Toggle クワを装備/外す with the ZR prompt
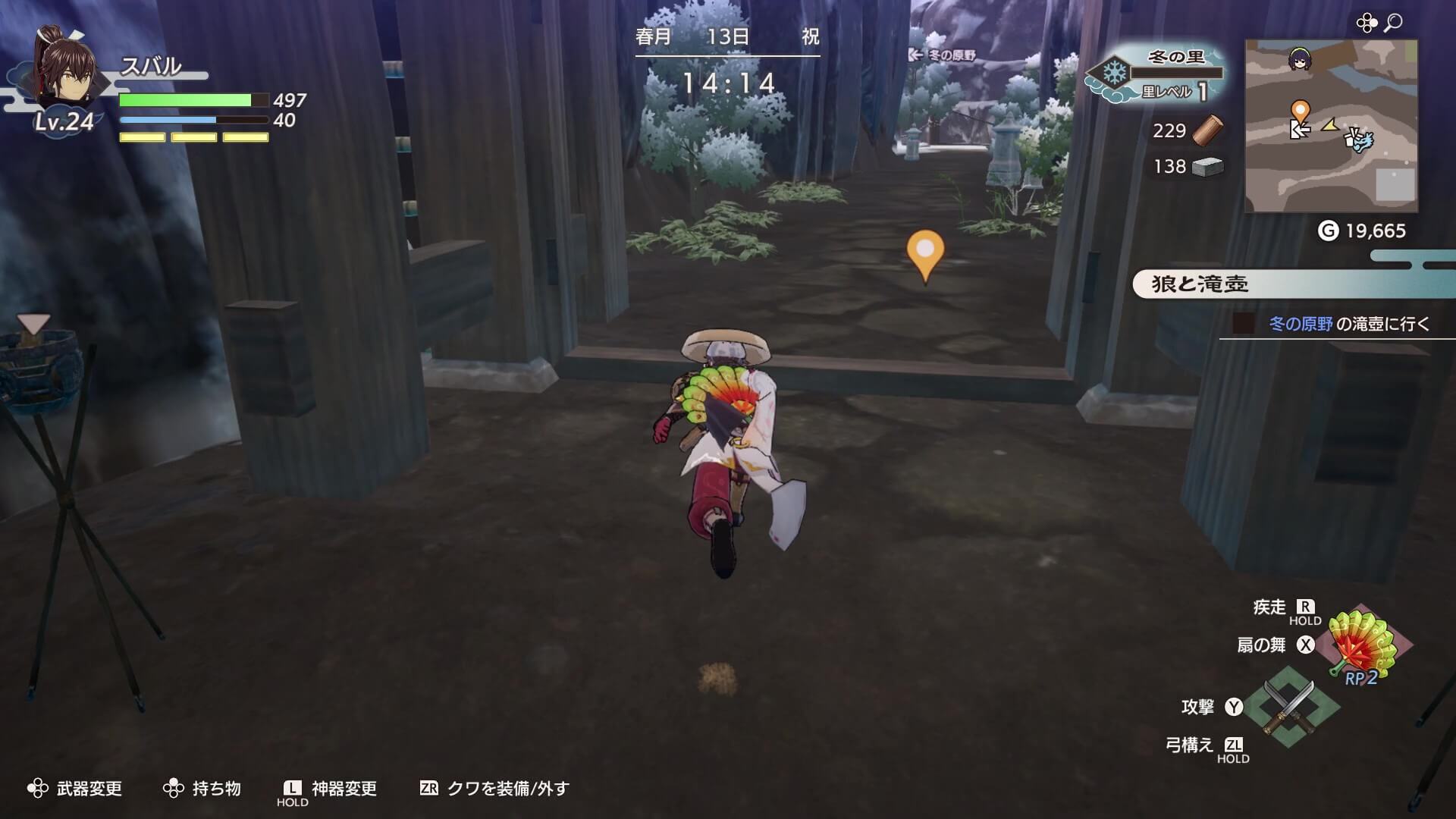 tap(428, 789)
